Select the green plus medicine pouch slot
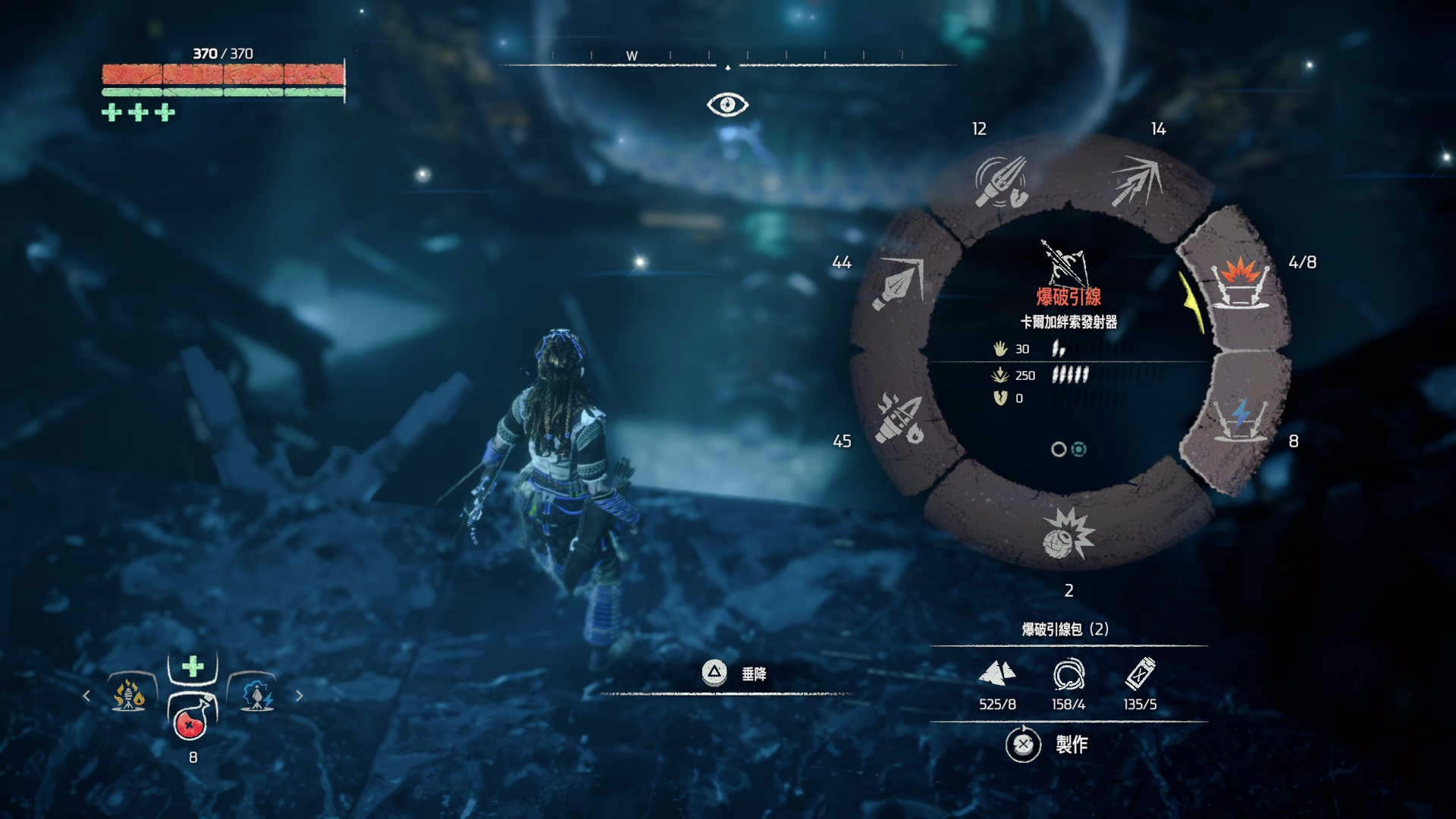Screen dimensions: 1456x819 click(193, 667)
